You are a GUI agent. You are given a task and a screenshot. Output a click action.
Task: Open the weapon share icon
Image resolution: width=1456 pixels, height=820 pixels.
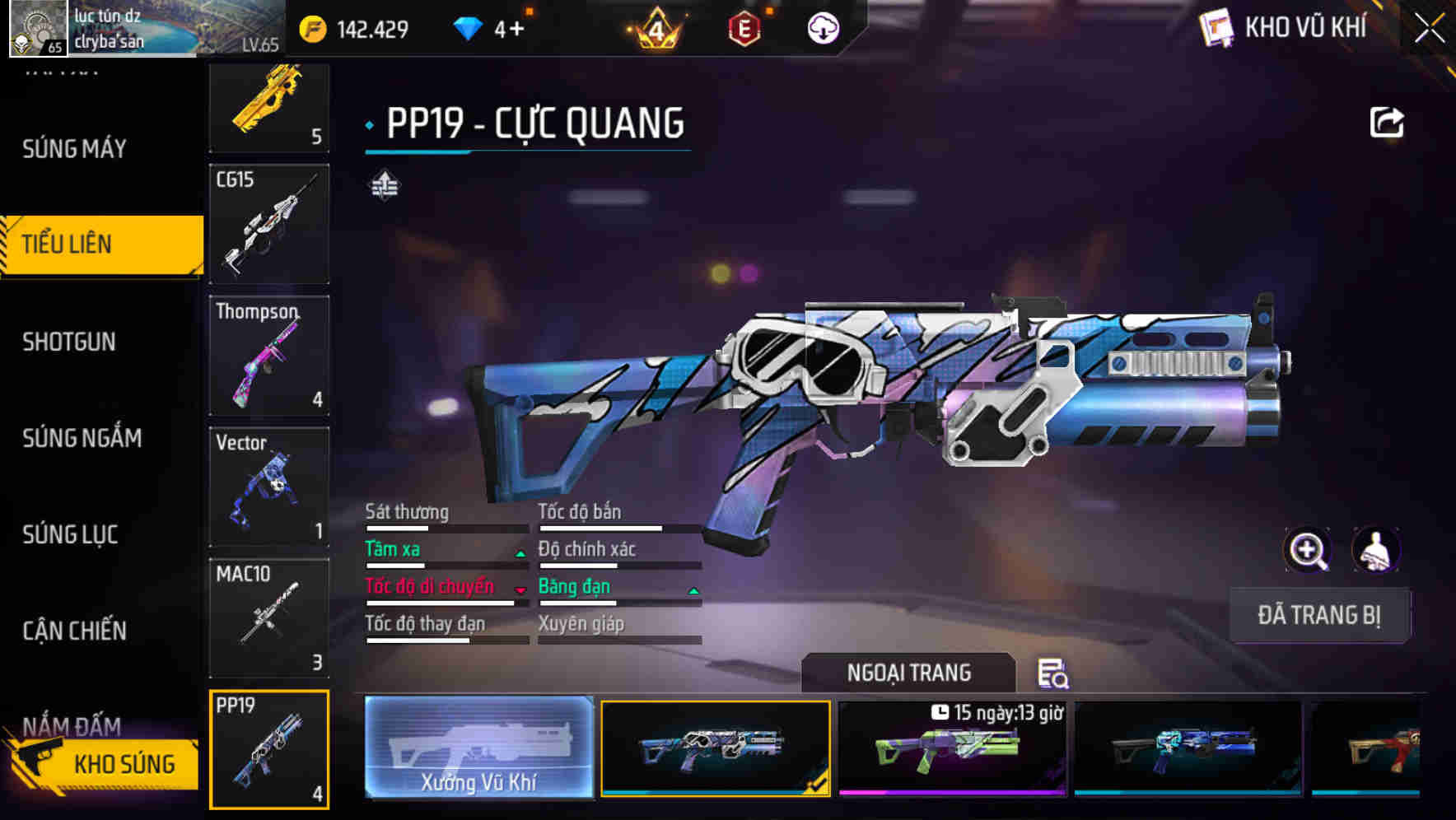click(x=1388, y=122)
